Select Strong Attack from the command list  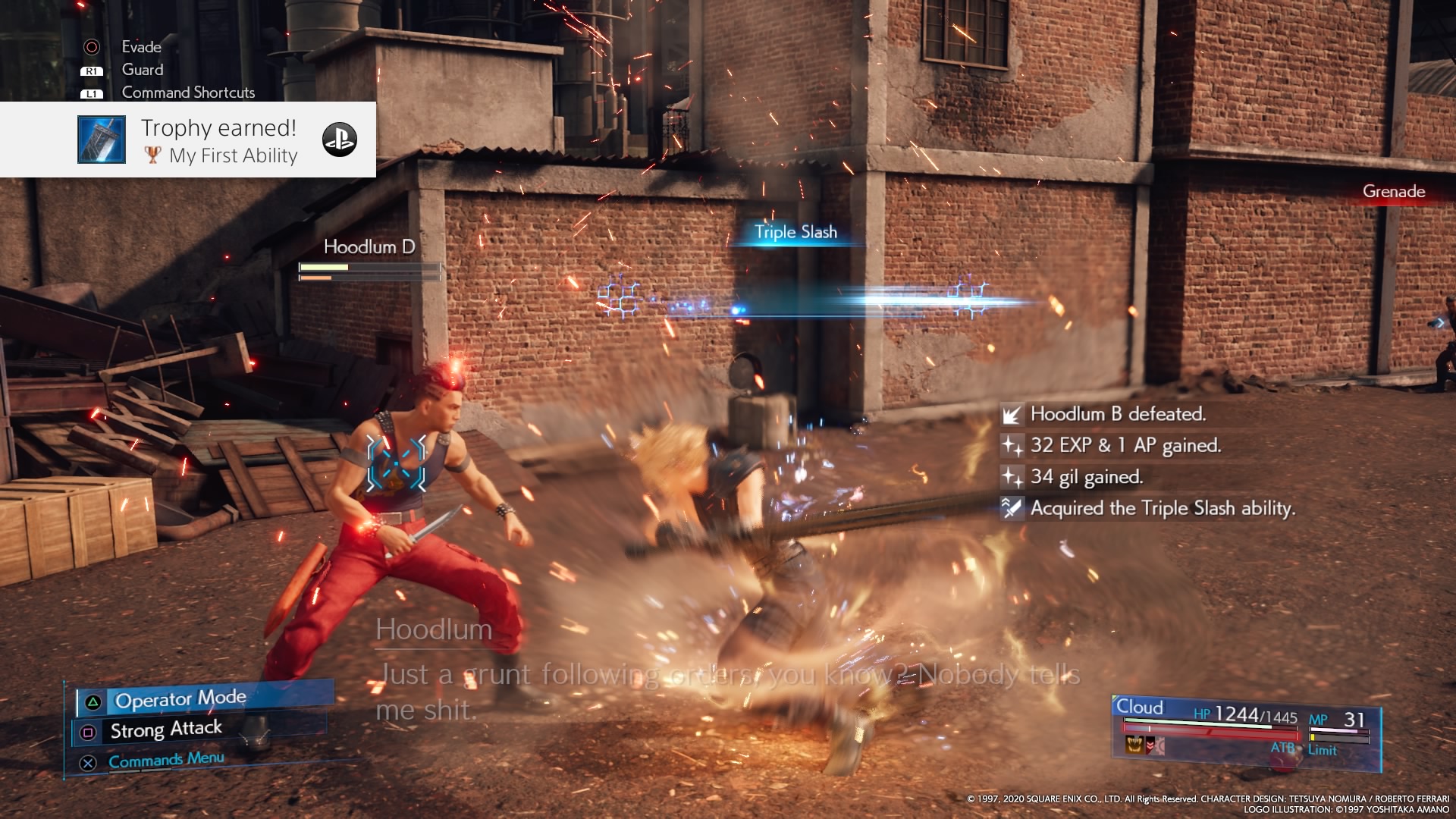tap(165, 729)
